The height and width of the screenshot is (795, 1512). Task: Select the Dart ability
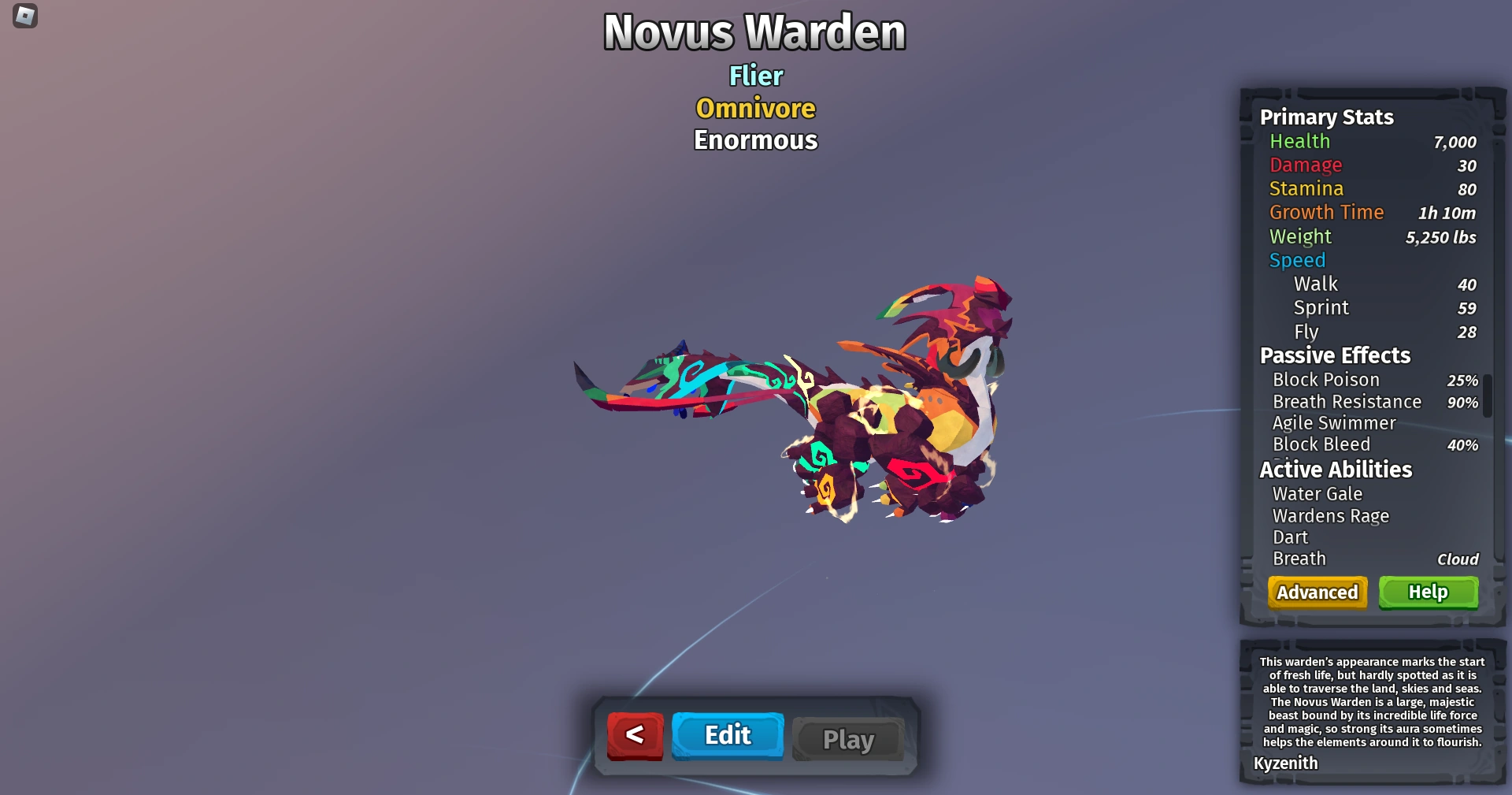(1290, 537)
